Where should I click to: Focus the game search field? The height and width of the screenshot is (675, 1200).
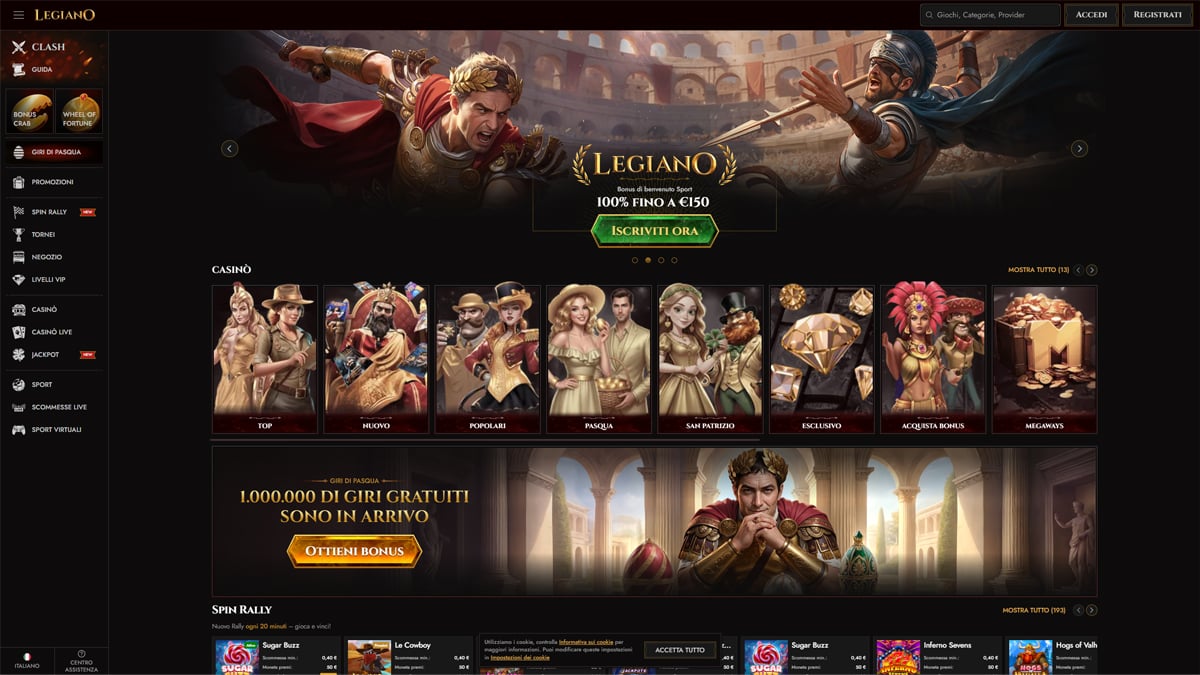pos(990,15)
